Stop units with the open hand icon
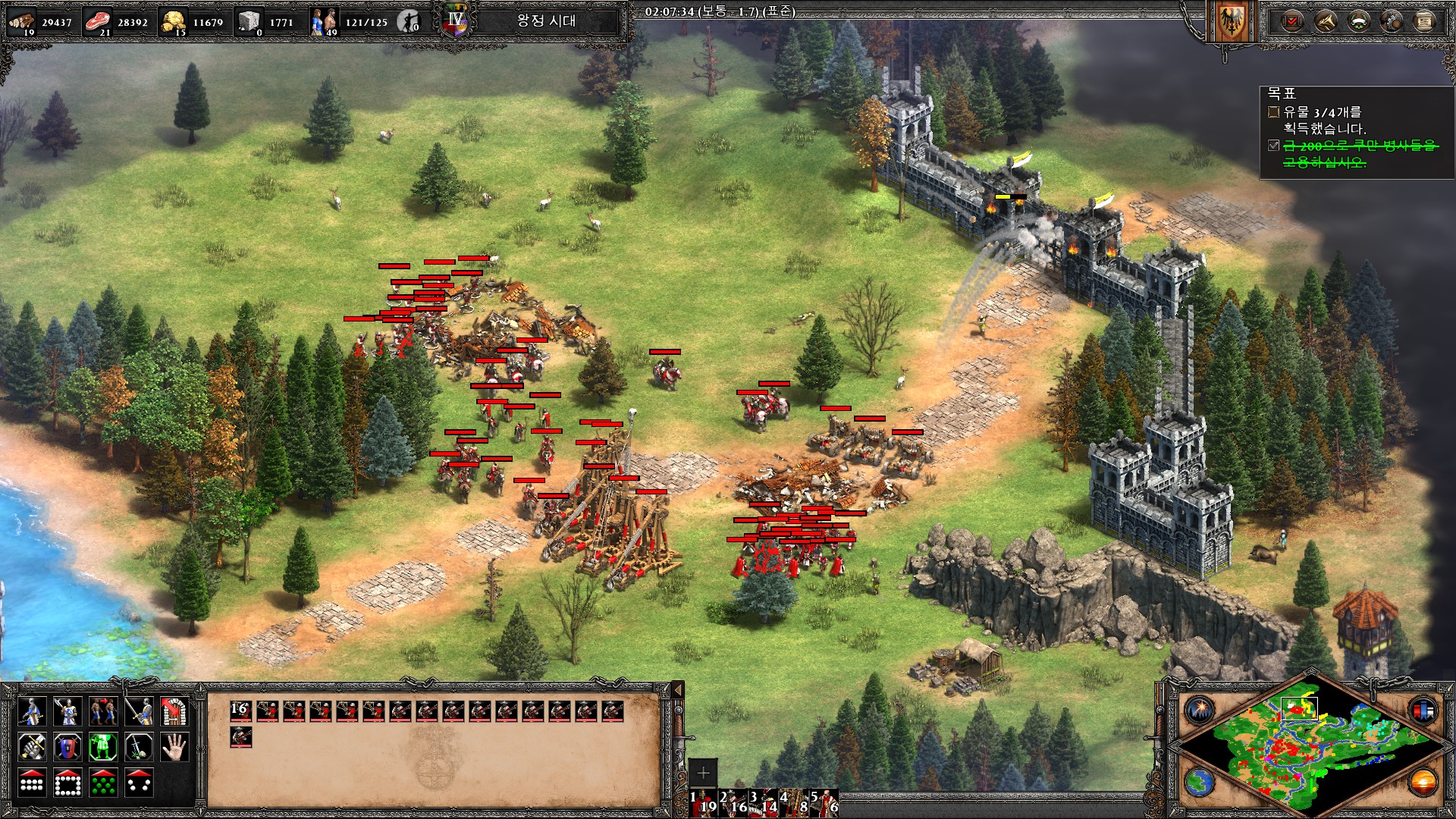1456x819 pixels. tap(174, 747)
